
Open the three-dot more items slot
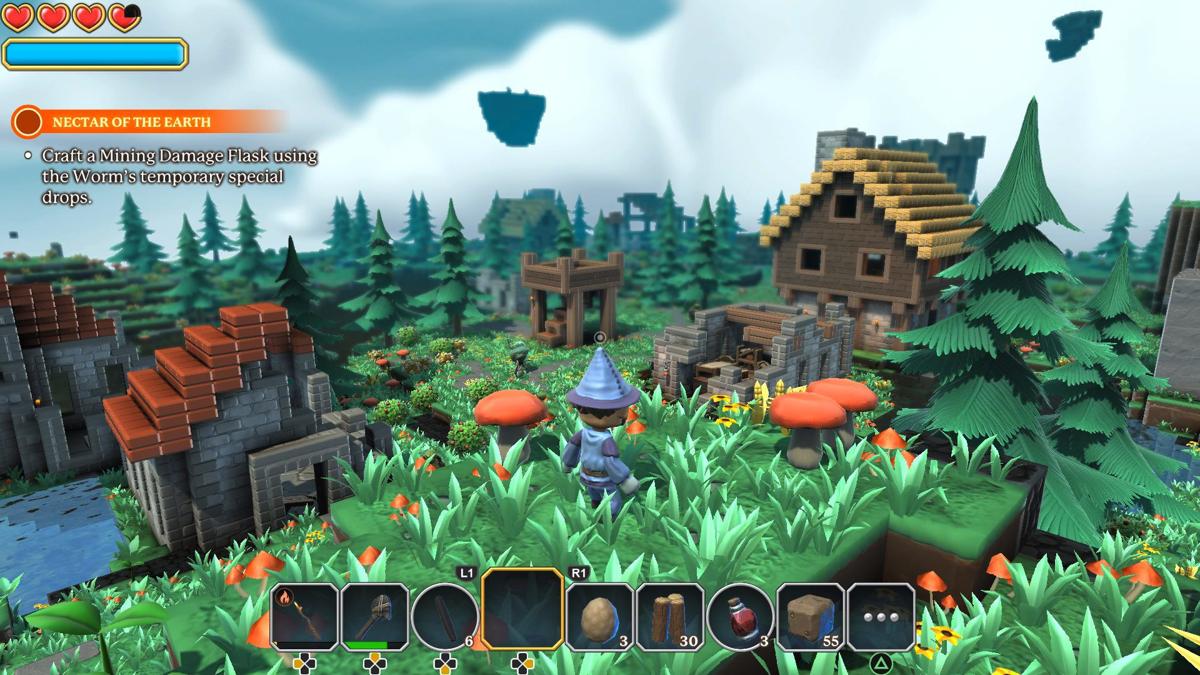[x=881, y=617]
